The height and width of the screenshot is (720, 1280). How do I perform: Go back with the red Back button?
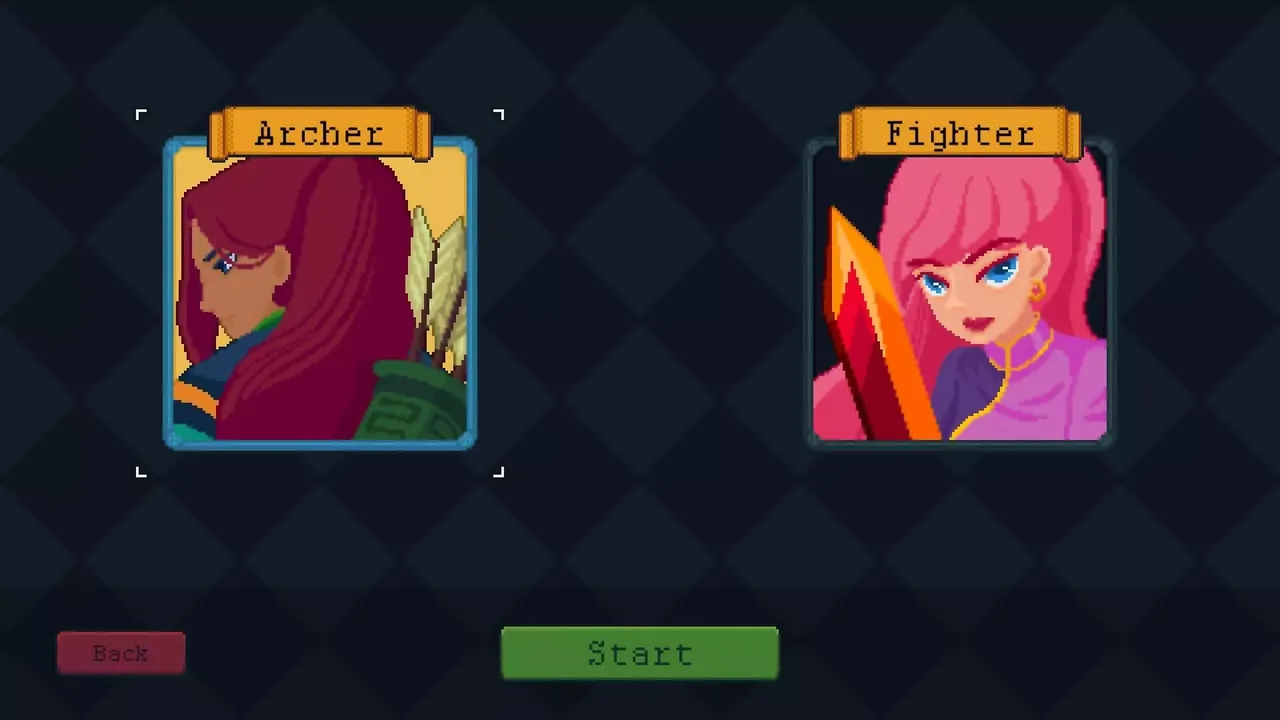121,653
